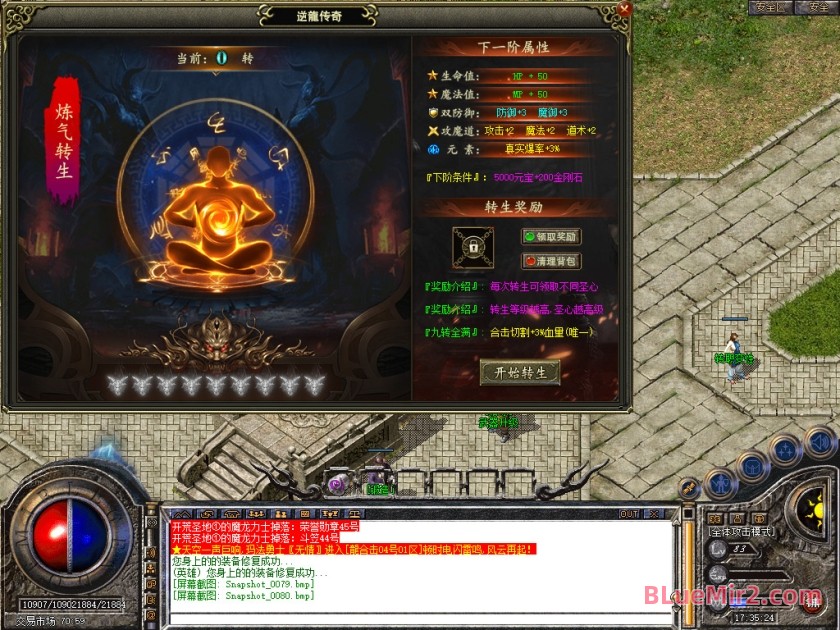Screen dimensions: 840x630
Task: Close the chat panel with X
Action: pyautogui.click(x=656, y=514)
